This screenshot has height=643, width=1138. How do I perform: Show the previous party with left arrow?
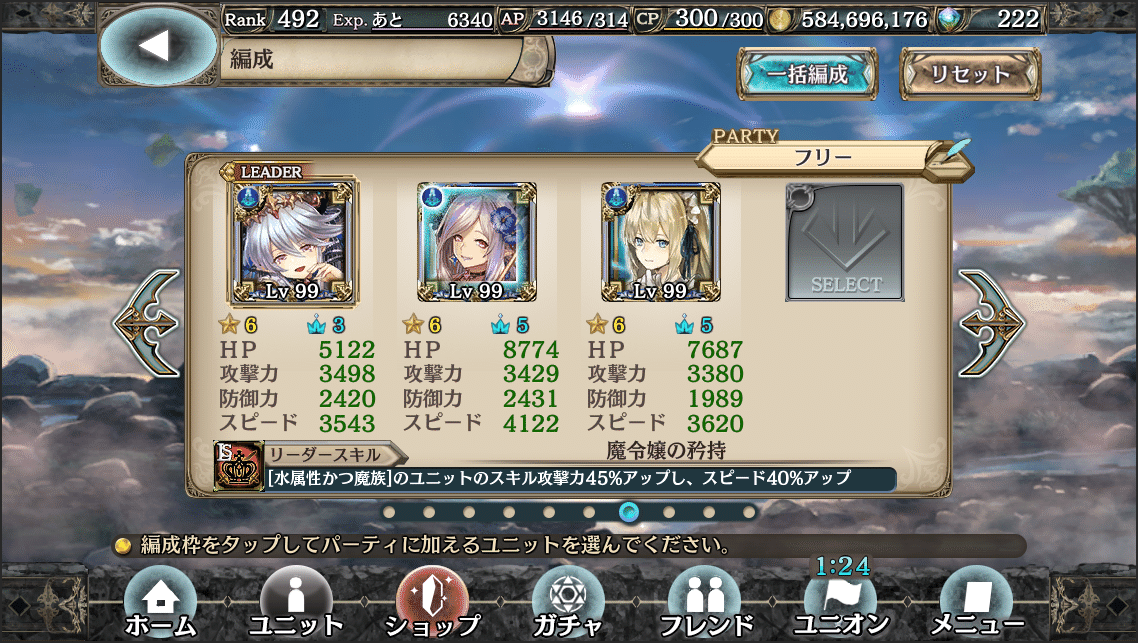point(147,322)
